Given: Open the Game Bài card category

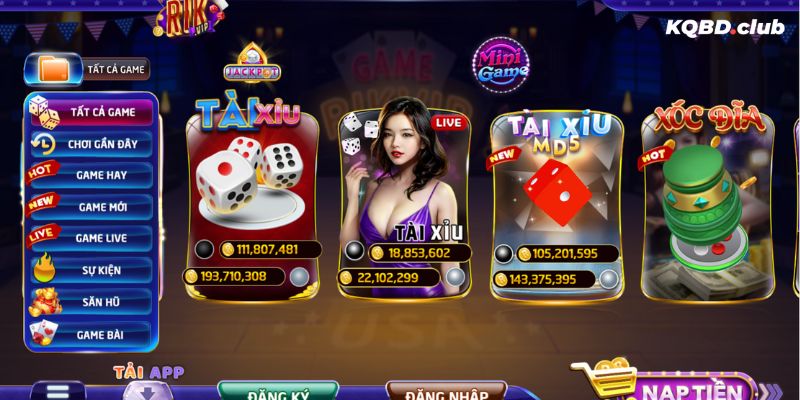Looking at the screenshot, I should pos(92,332).
